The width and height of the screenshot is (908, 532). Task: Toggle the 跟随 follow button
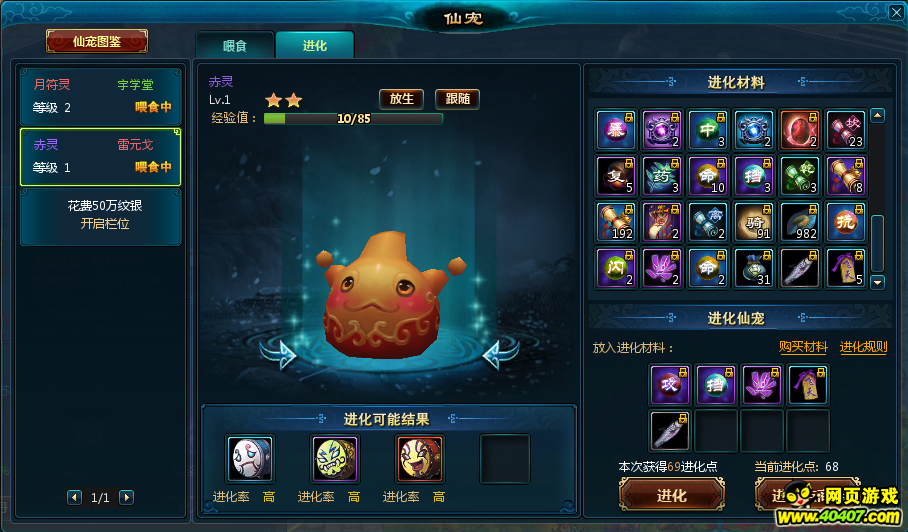click(x=457, y=98)
